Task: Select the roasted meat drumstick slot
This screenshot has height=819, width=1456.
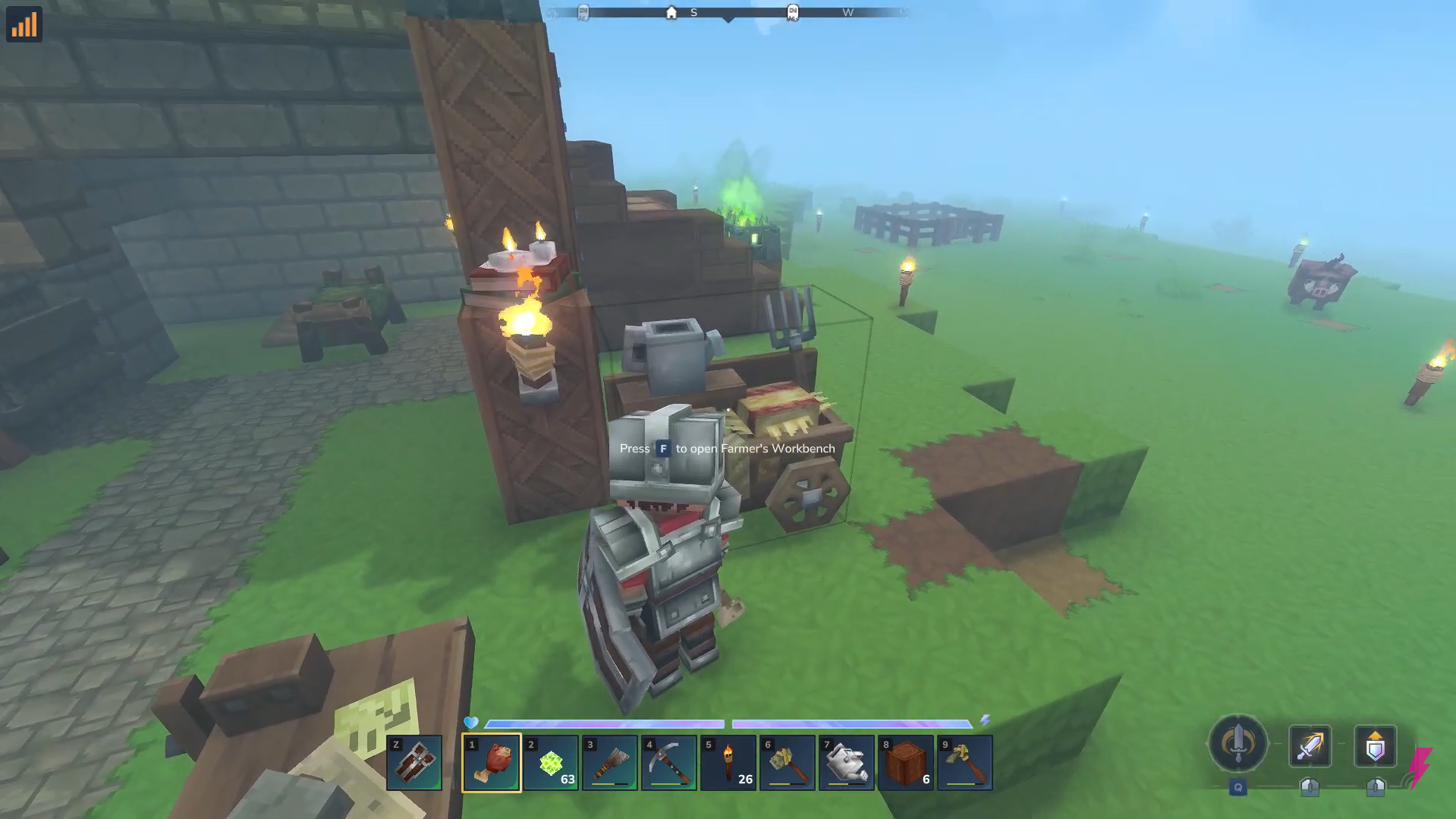Action: pyautogui.click(x=492, y=762)
